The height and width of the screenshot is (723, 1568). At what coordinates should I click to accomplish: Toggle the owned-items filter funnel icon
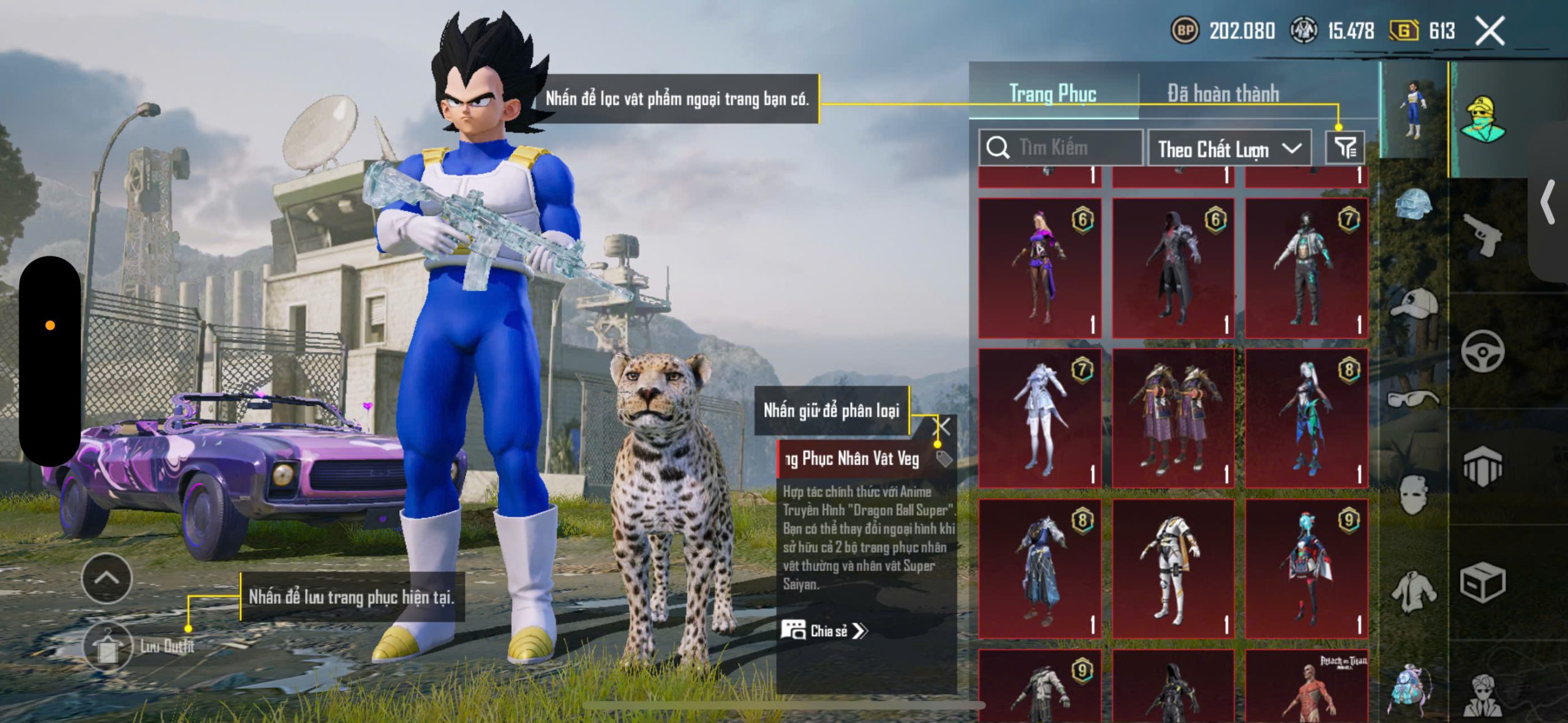pos(1345,148)
